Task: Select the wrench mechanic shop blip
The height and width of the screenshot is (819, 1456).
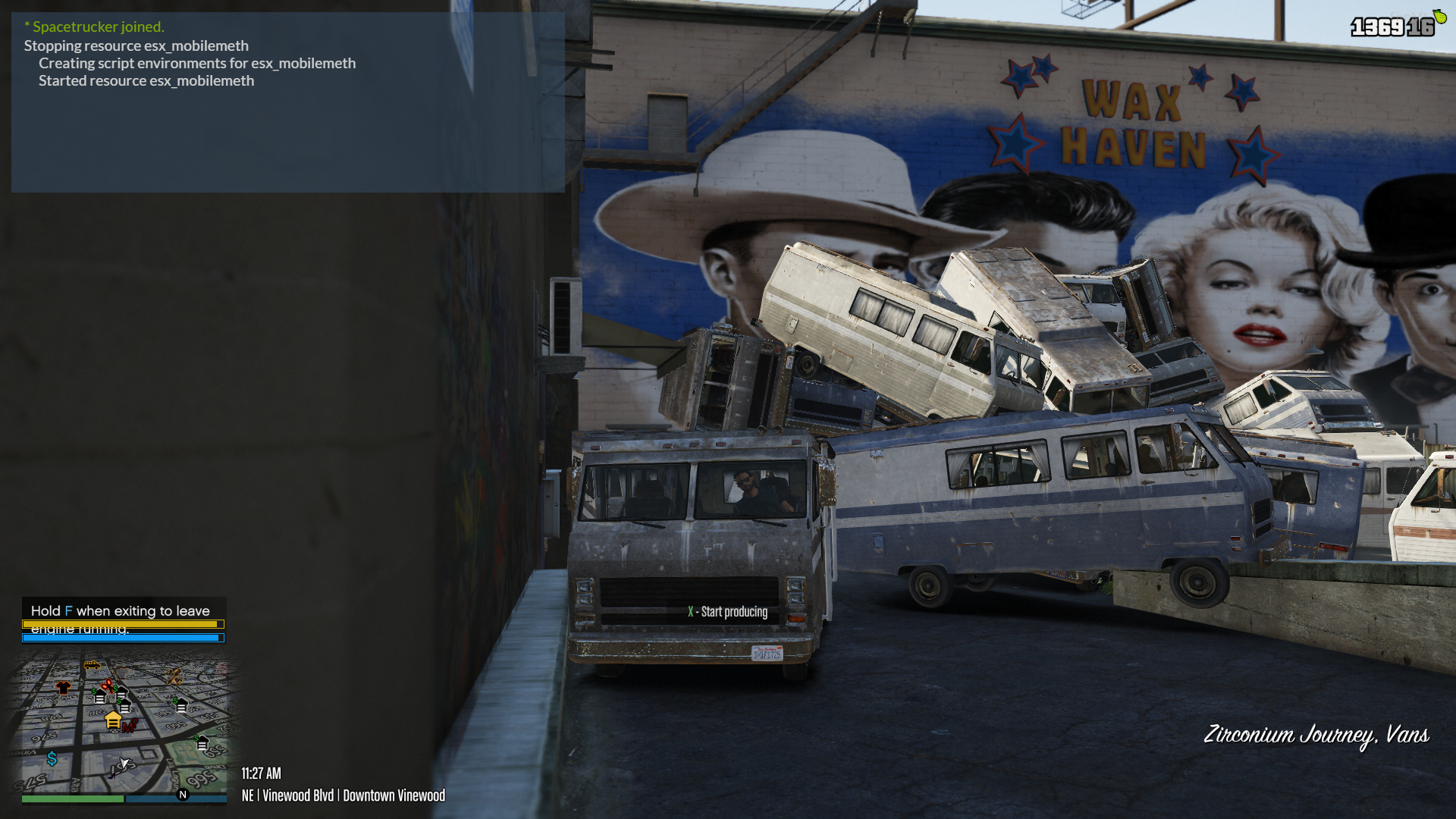Action: [x=174, y=676]
